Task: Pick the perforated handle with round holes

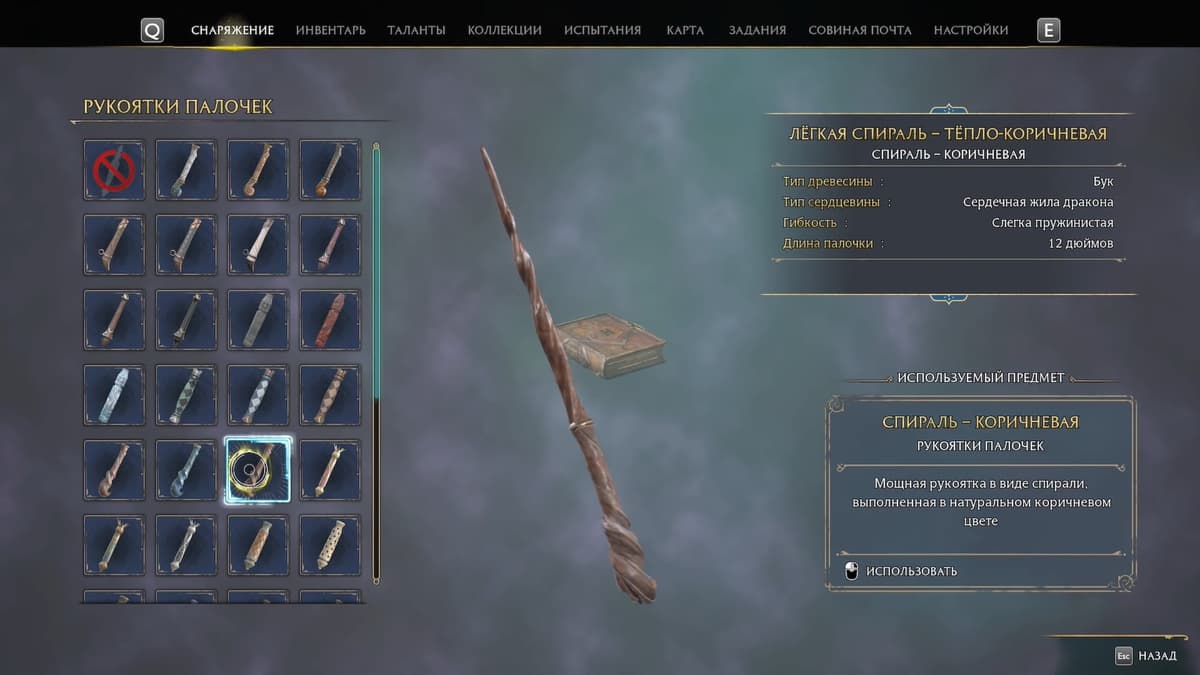Action: pos(330,545)
